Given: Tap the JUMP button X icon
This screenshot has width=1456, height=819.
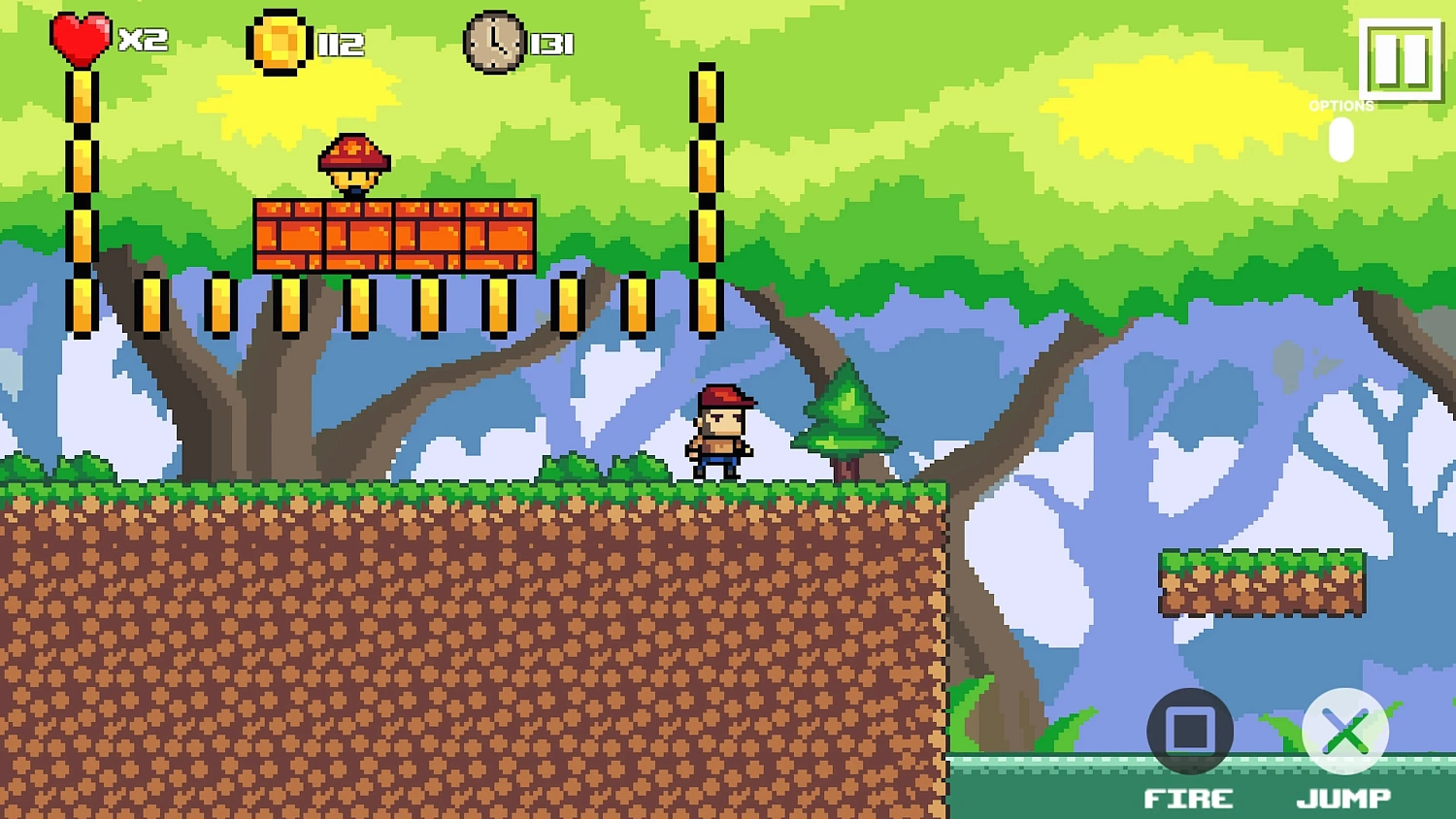Looking at the screenshot, I should pyautogui.click(x=1345, y=732).
